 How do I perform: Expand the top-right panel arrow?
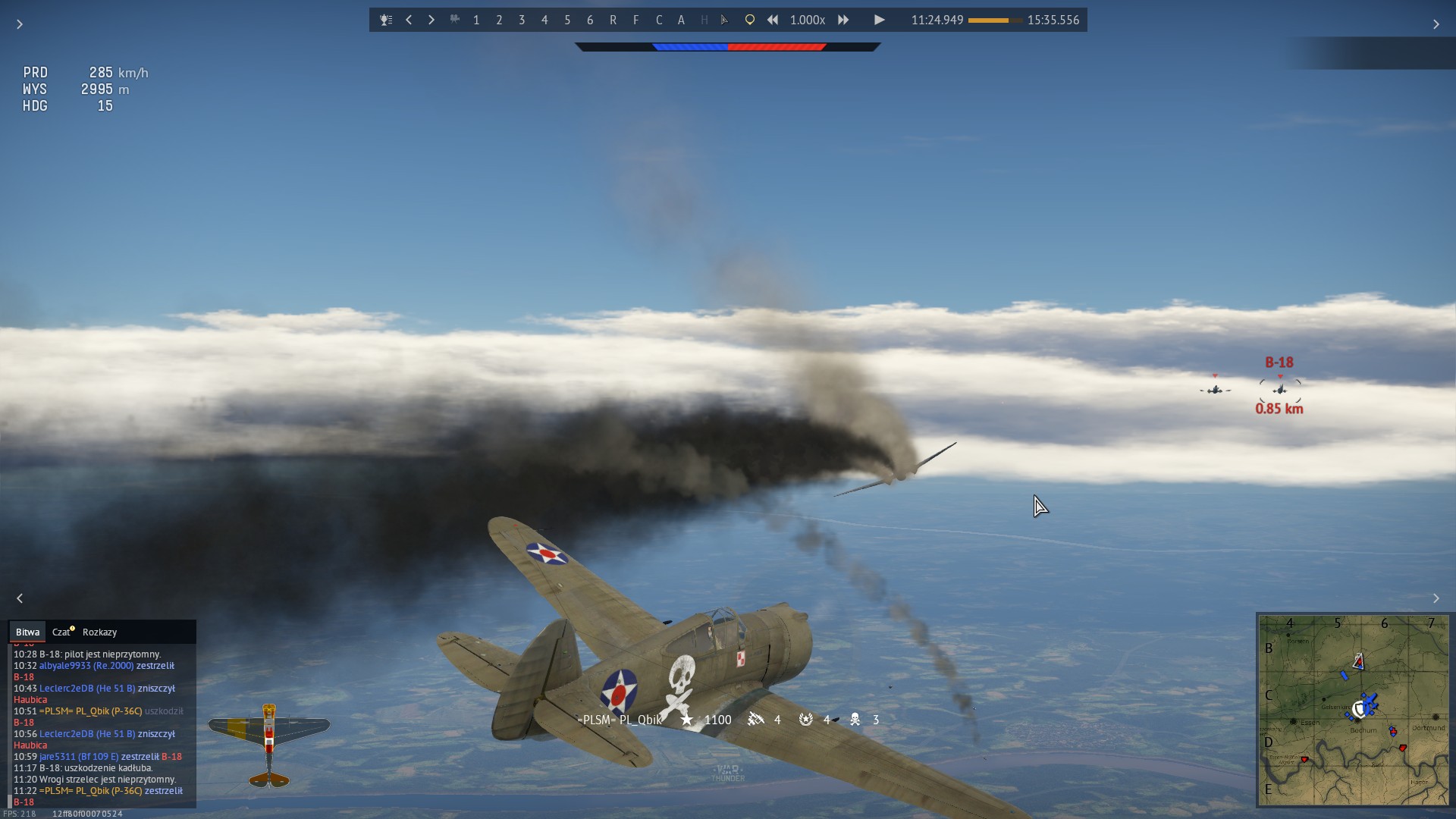click(1436, 25)
